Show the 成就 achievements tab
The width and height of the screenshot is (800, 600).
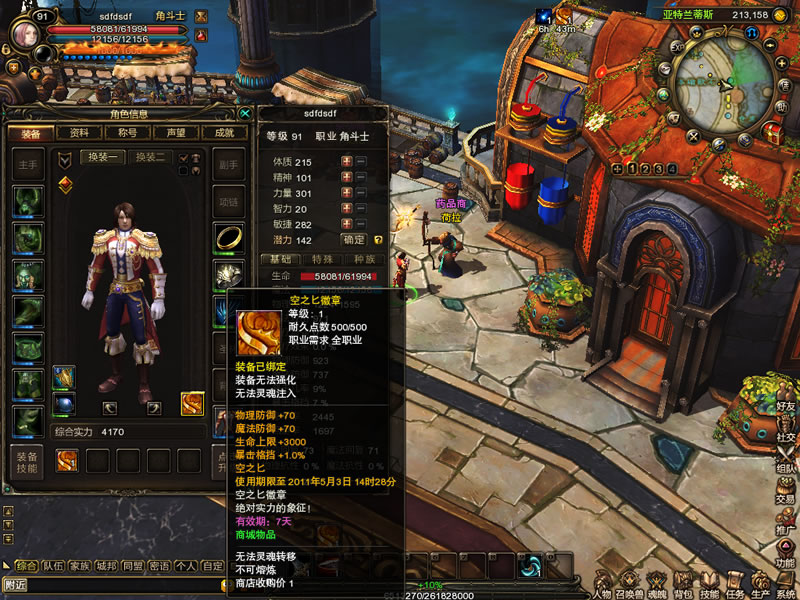(224, 133)
